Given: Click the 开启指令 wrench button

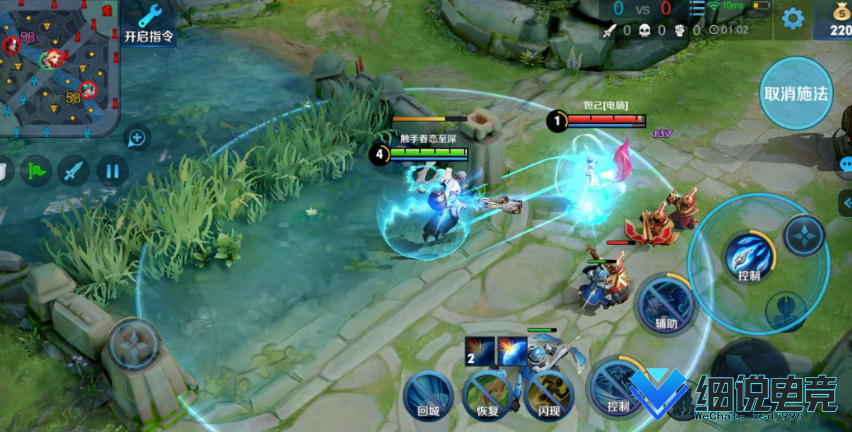Looking at the screenshot, I should coord(149,24).
